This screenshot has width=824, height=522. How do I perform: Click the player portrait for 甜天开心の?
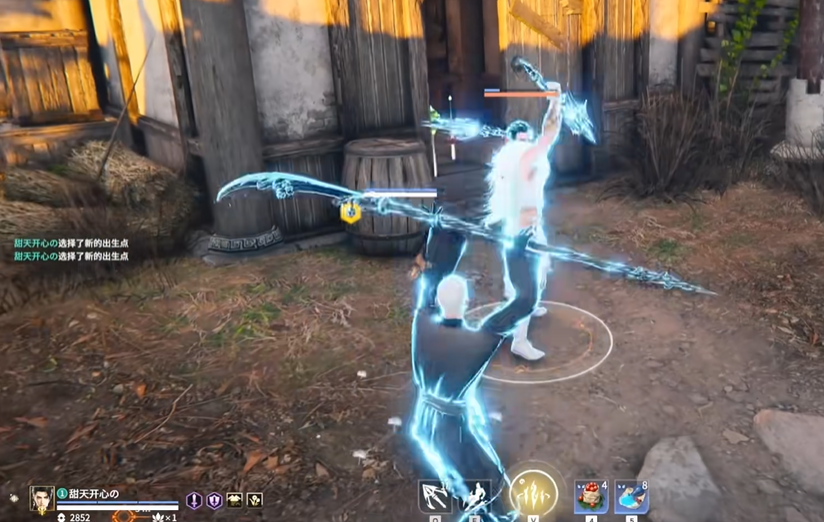(x=42, y=497)
